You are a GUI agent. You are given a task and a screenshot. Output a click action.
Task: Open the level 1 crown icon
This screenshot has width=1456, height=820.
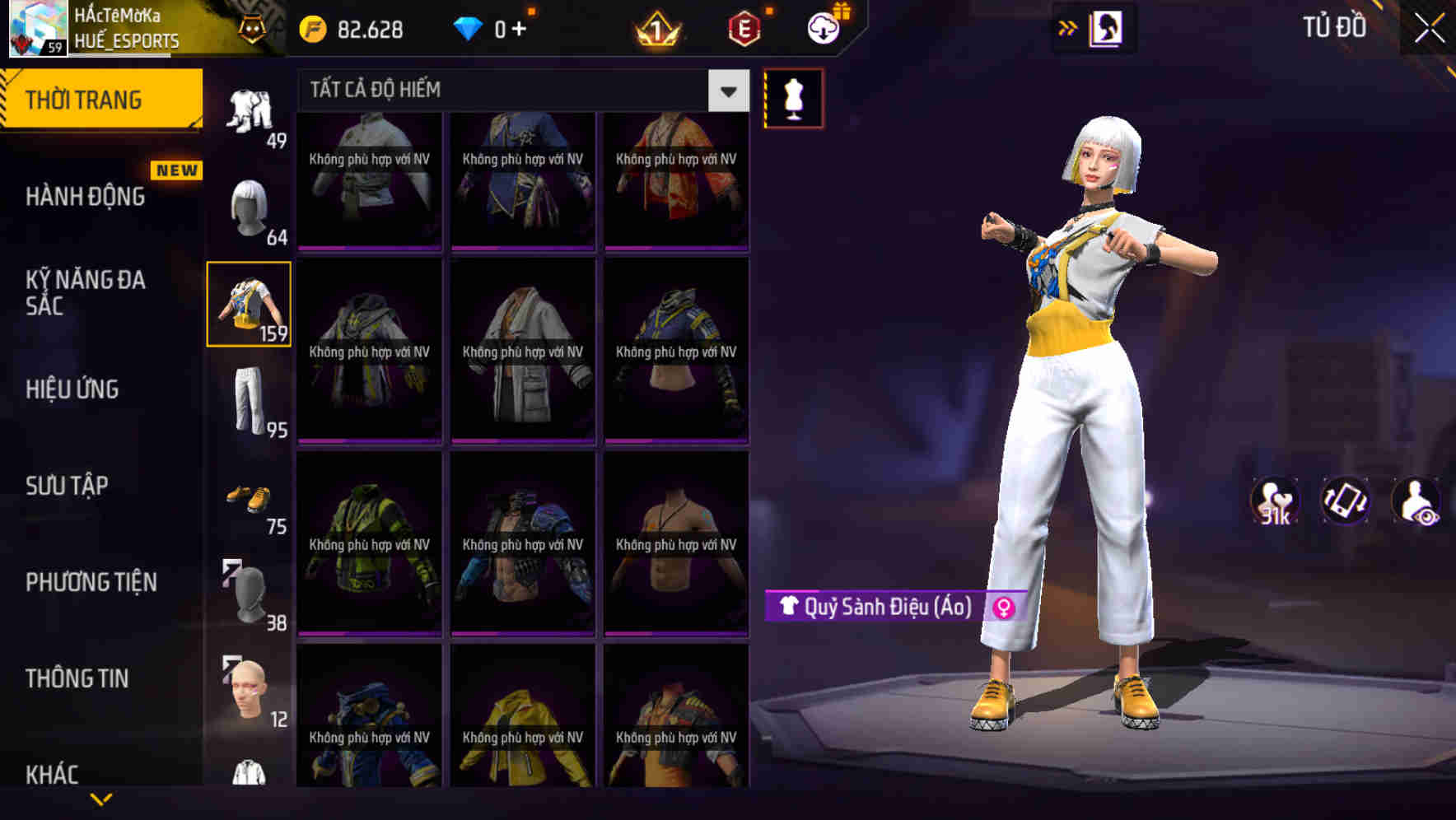click(x=655, y=27)
